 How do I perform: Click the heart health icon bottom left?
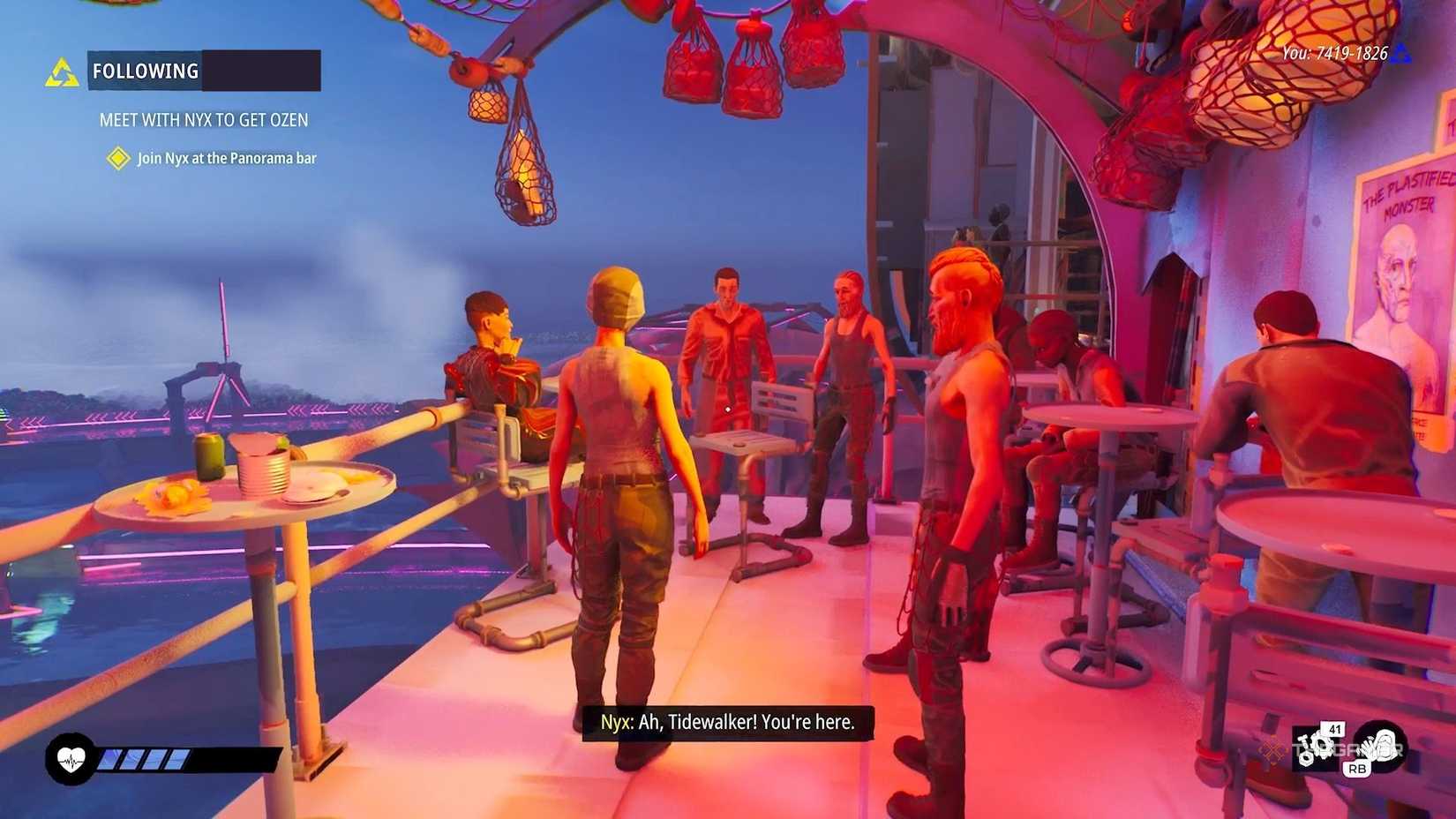click(x=71, y=757)
